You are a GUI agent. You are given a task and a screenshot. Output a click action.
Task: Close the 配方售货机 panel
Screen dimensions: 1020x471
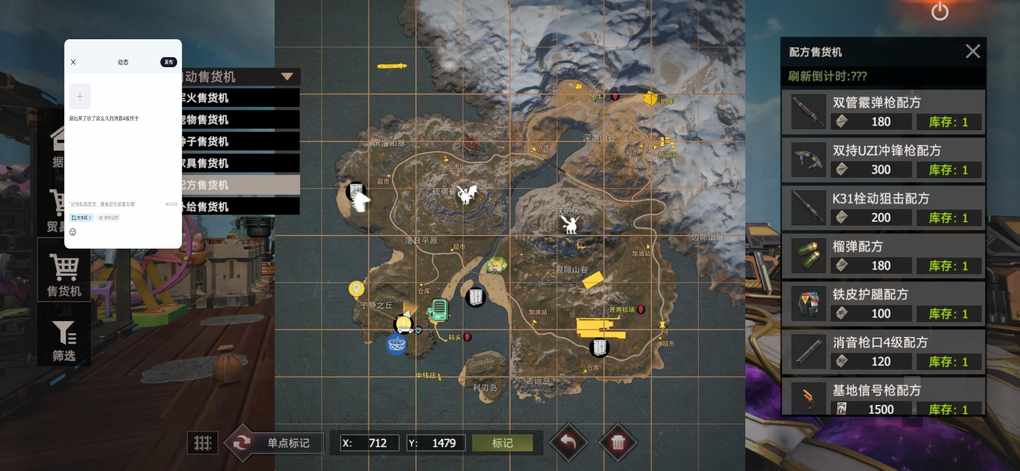(x=972, y=51)
